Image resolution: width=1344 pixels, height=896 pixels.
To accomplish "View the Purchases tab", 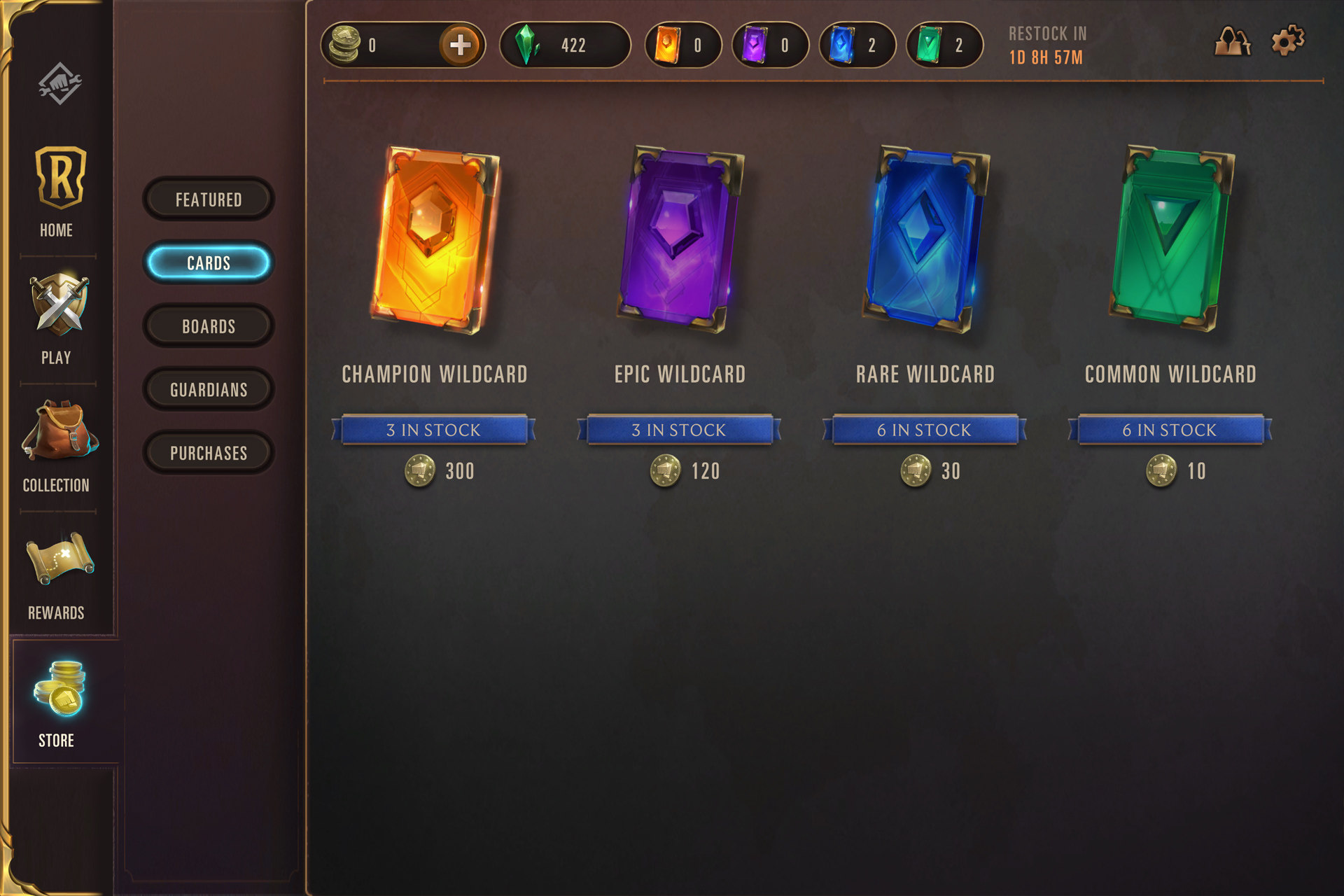I will pyautogui.click(x=209, y=453).
